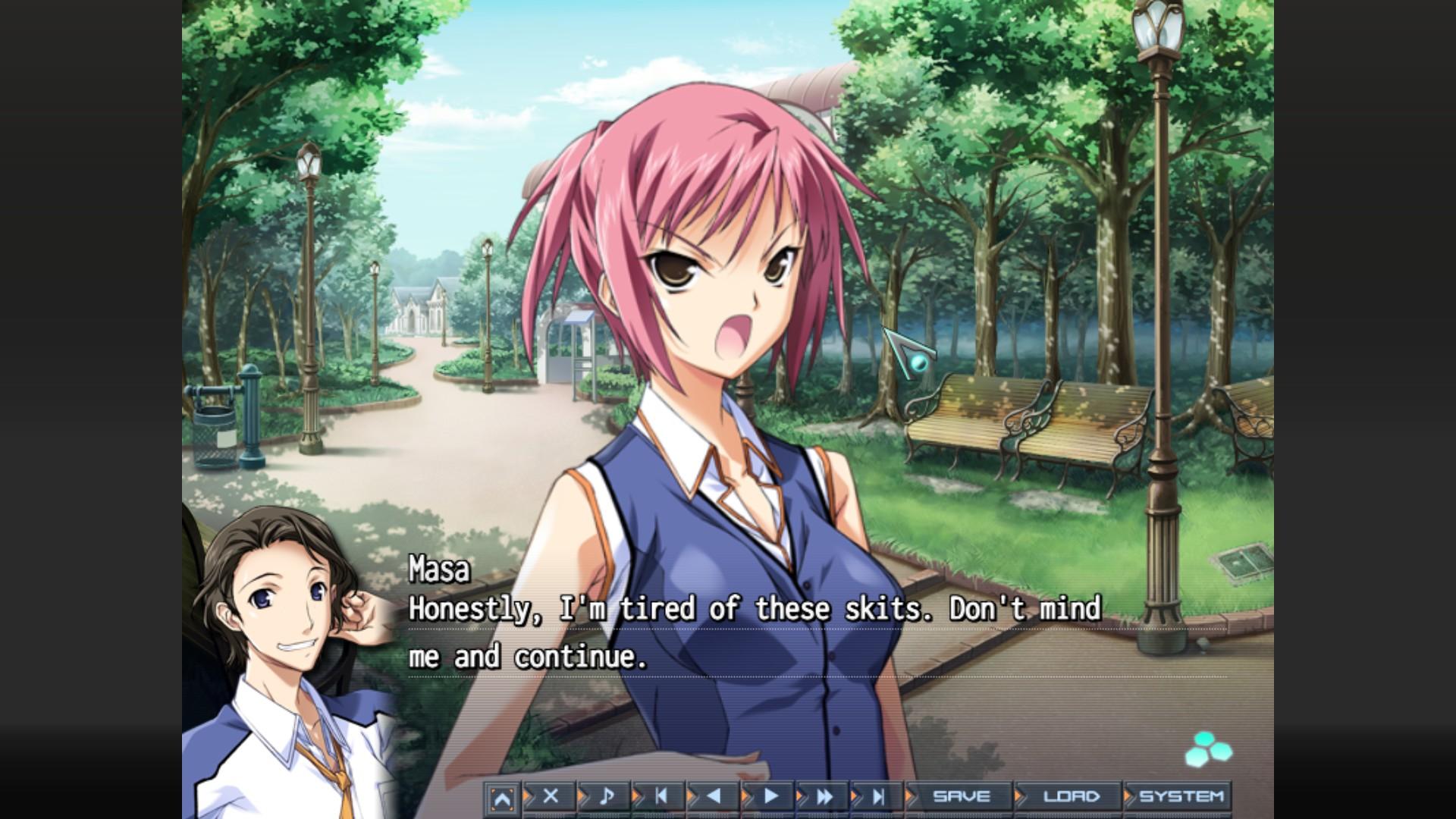Fast-forward with the double arrow button
This screenshot has width=1456, height=819.
(824, 796)
